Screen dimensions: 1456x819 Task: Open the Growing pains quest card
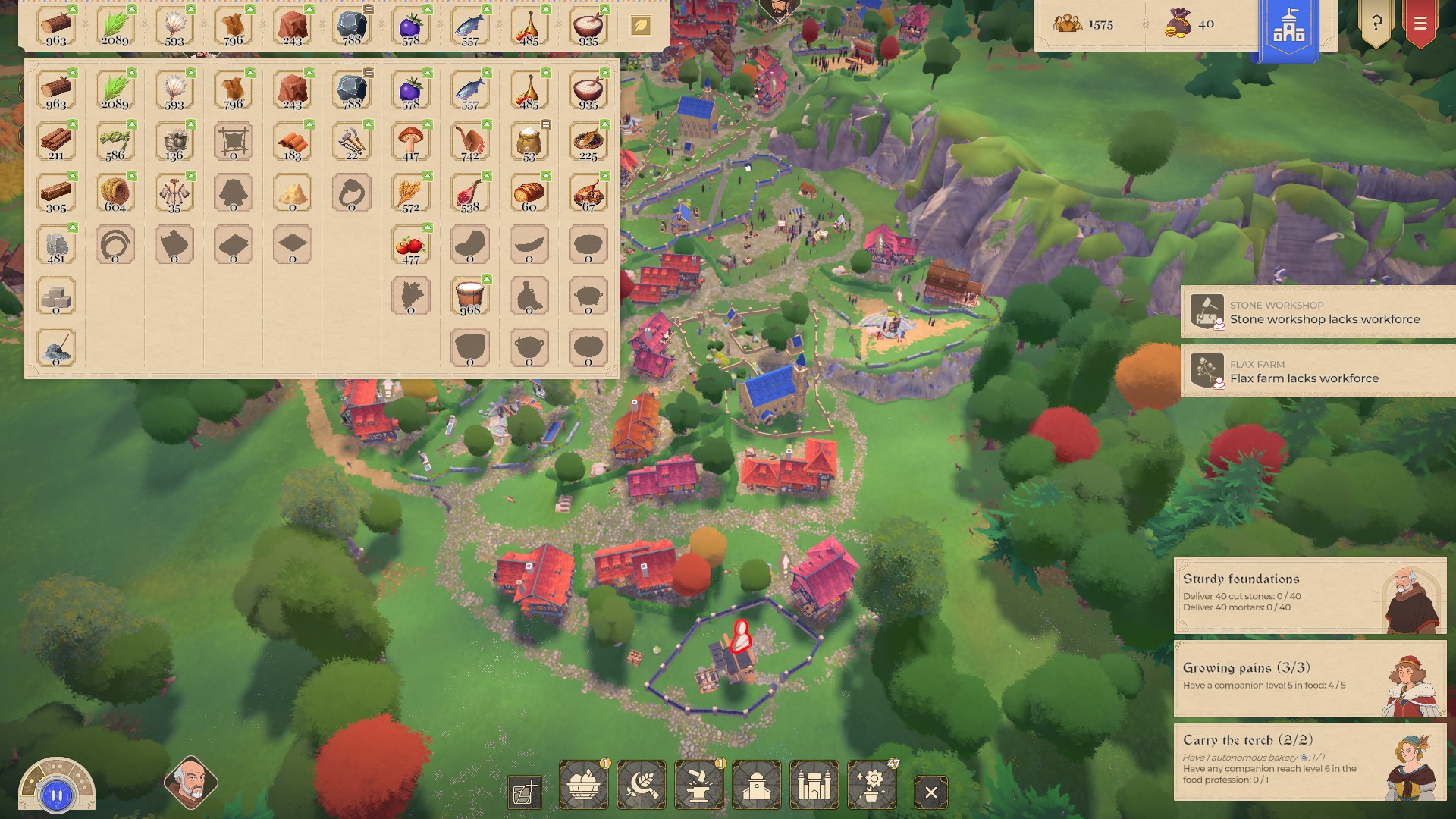point(1310,678)
